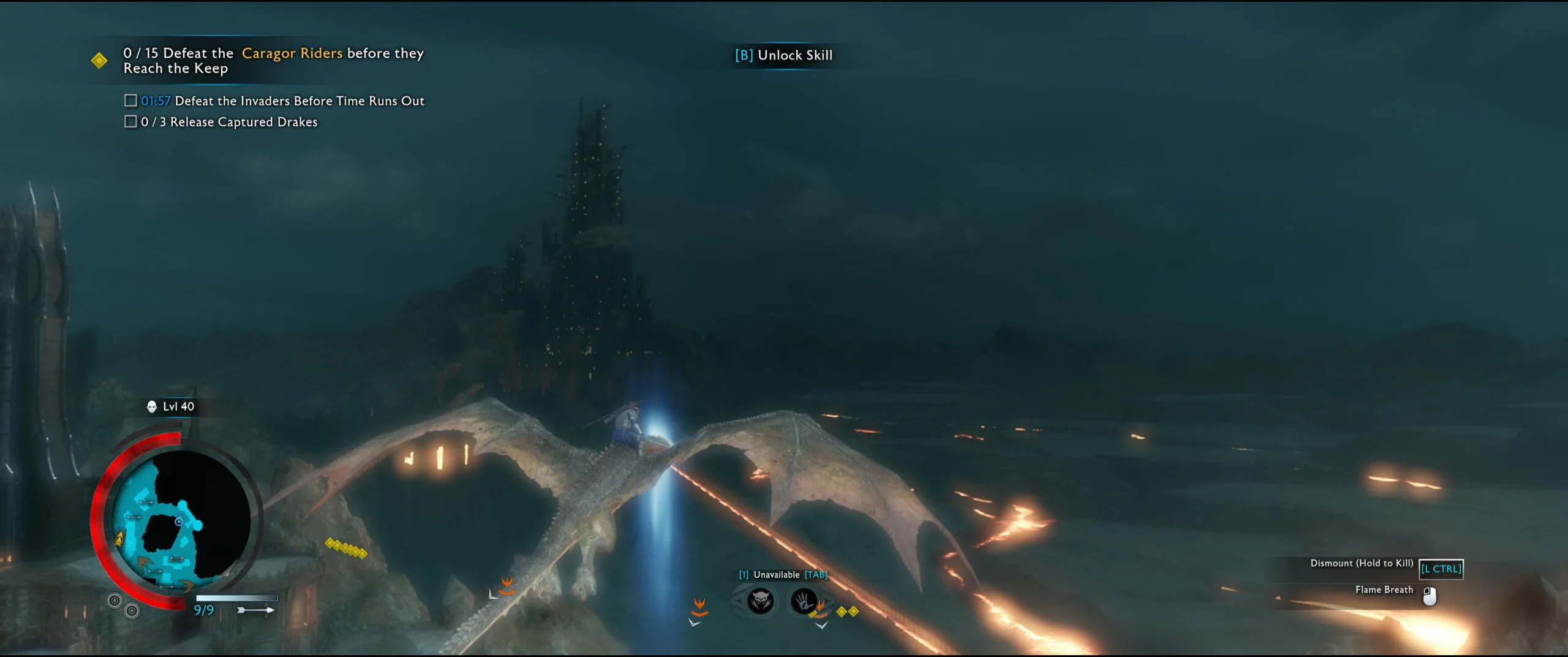This screenshot has width=1568, height=657.
Task: Open the circular fortress minimap
Action: (x=181, y=520)
